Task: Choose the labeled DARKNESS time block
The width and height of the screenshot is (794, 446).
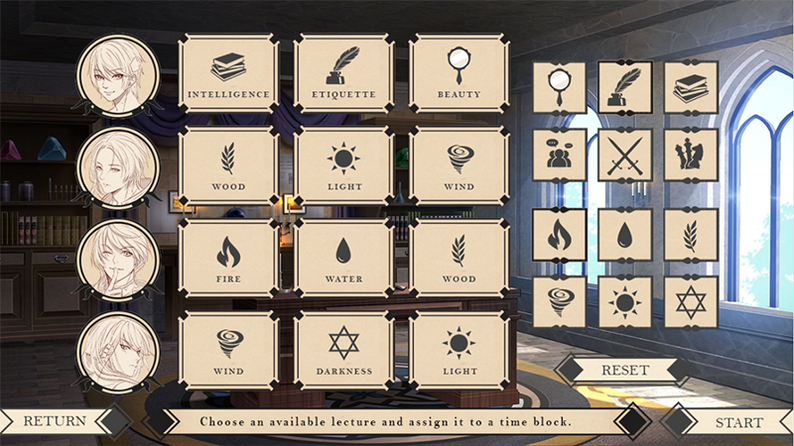Action: [x=343, y=350]
